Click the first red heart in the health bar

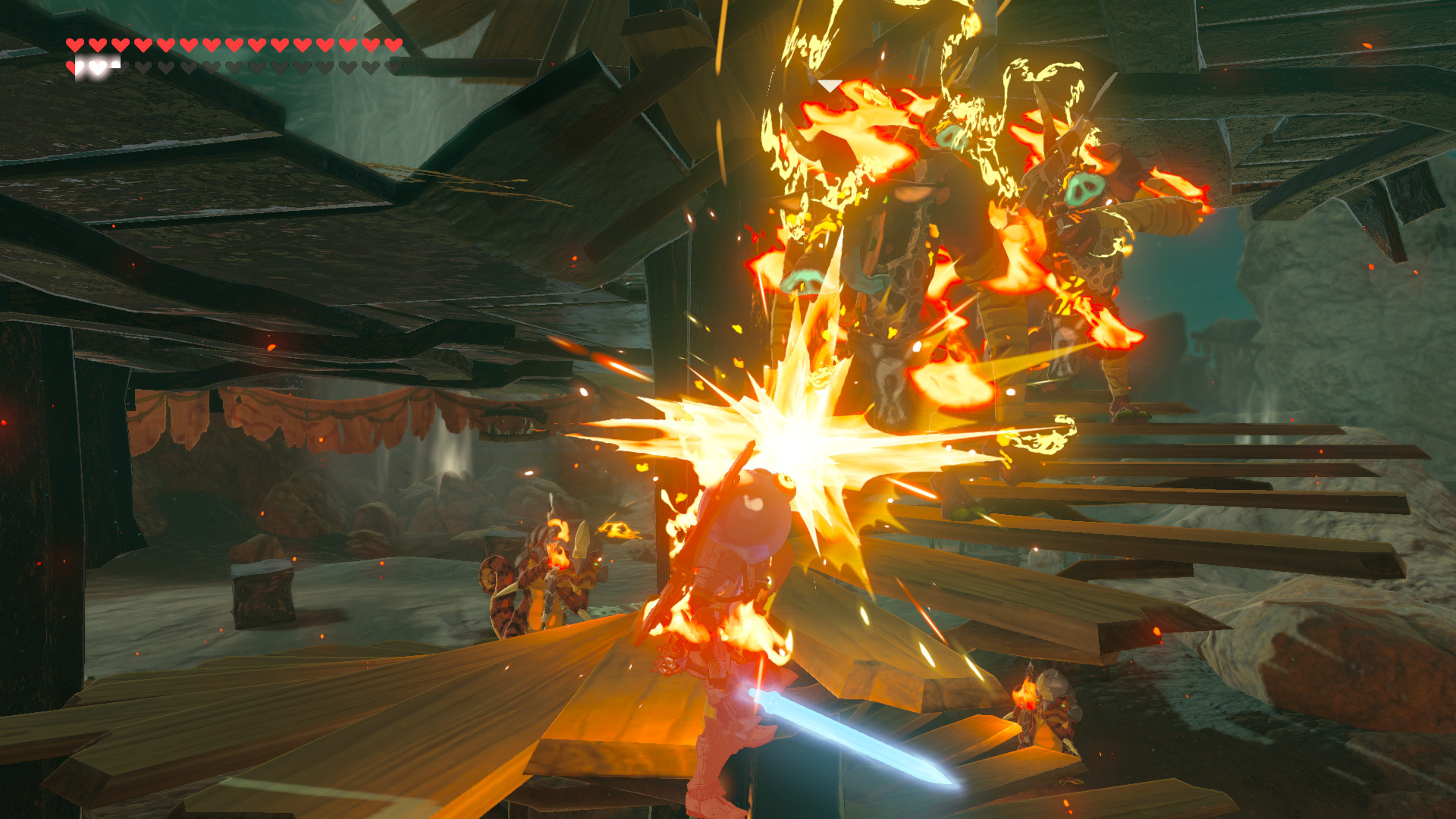point(74,45)
